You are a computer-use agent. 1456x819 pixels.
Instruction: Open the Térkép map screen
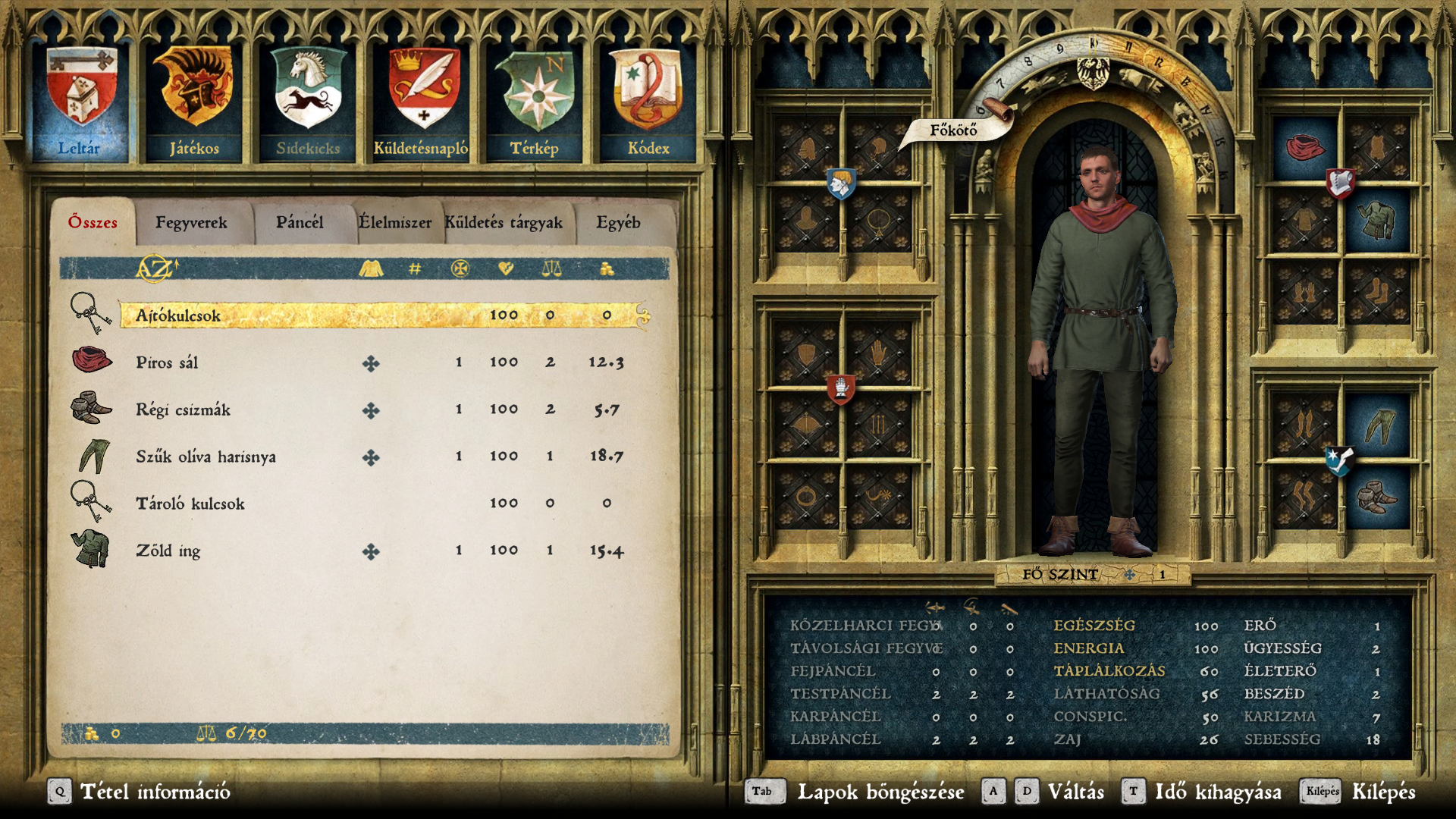[x=535, y=102]
